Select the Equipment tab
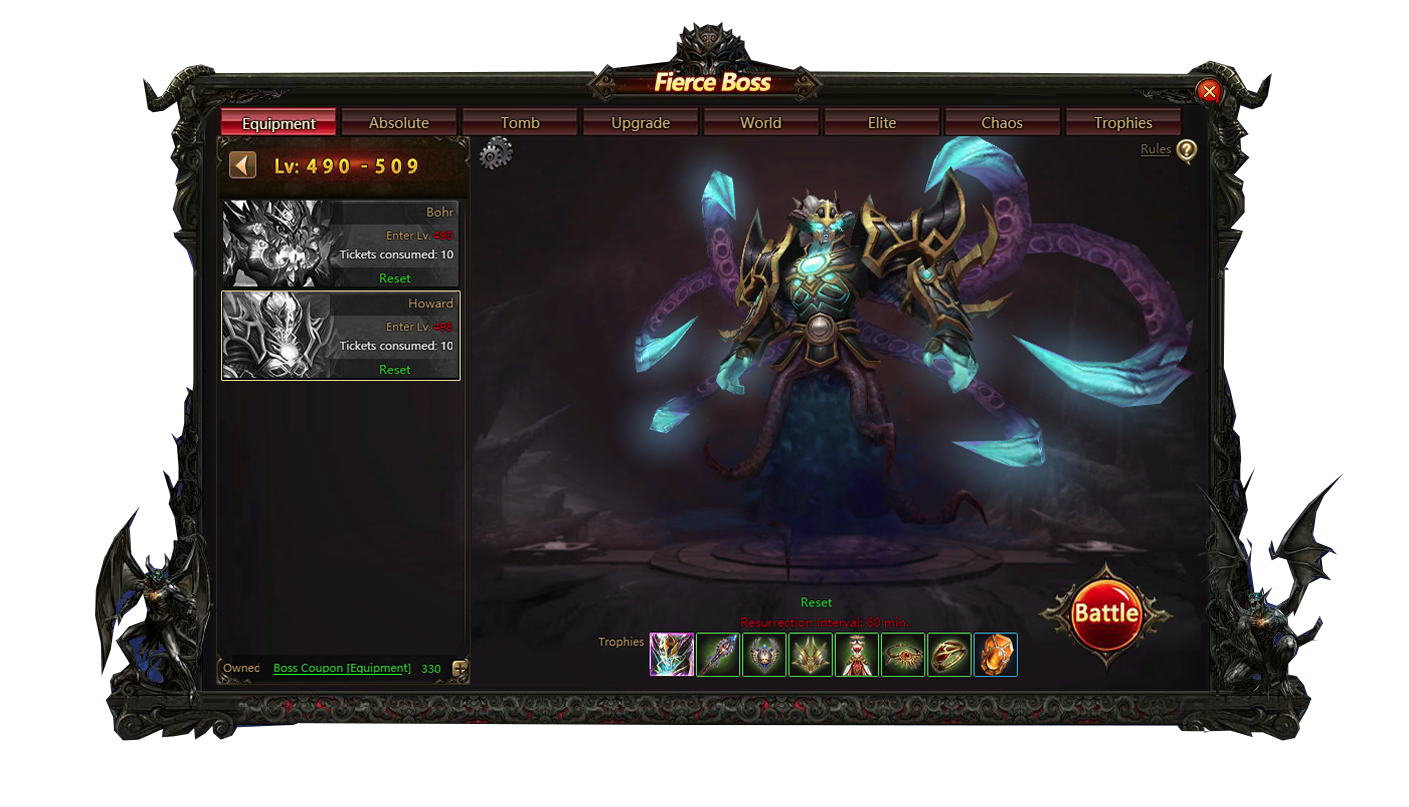This screenshot has height=807, width=1409. pos(279,123)
